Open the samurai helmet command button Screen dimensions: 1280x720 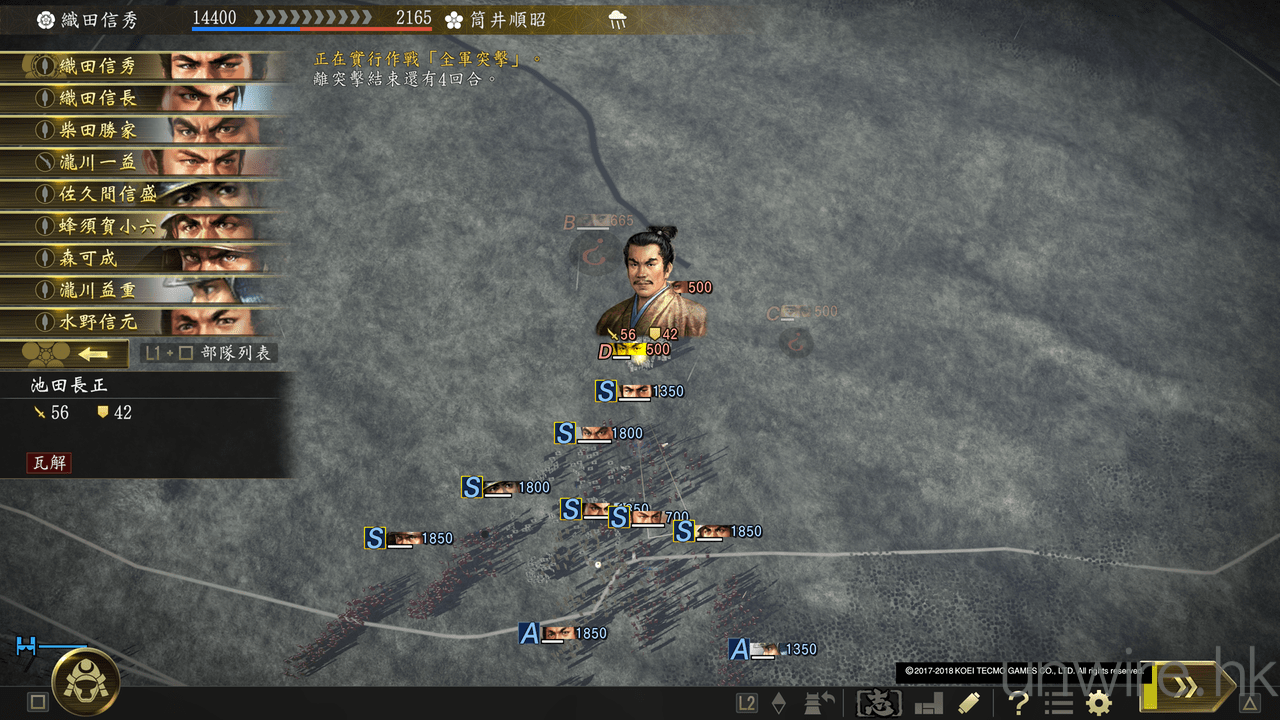click(x=86, y=682)
